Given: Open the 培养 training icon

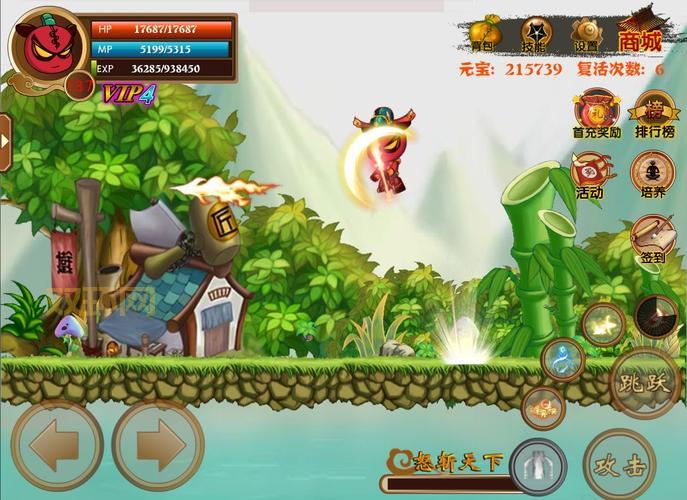Looking at the screenshot, I should pos(652,173).
